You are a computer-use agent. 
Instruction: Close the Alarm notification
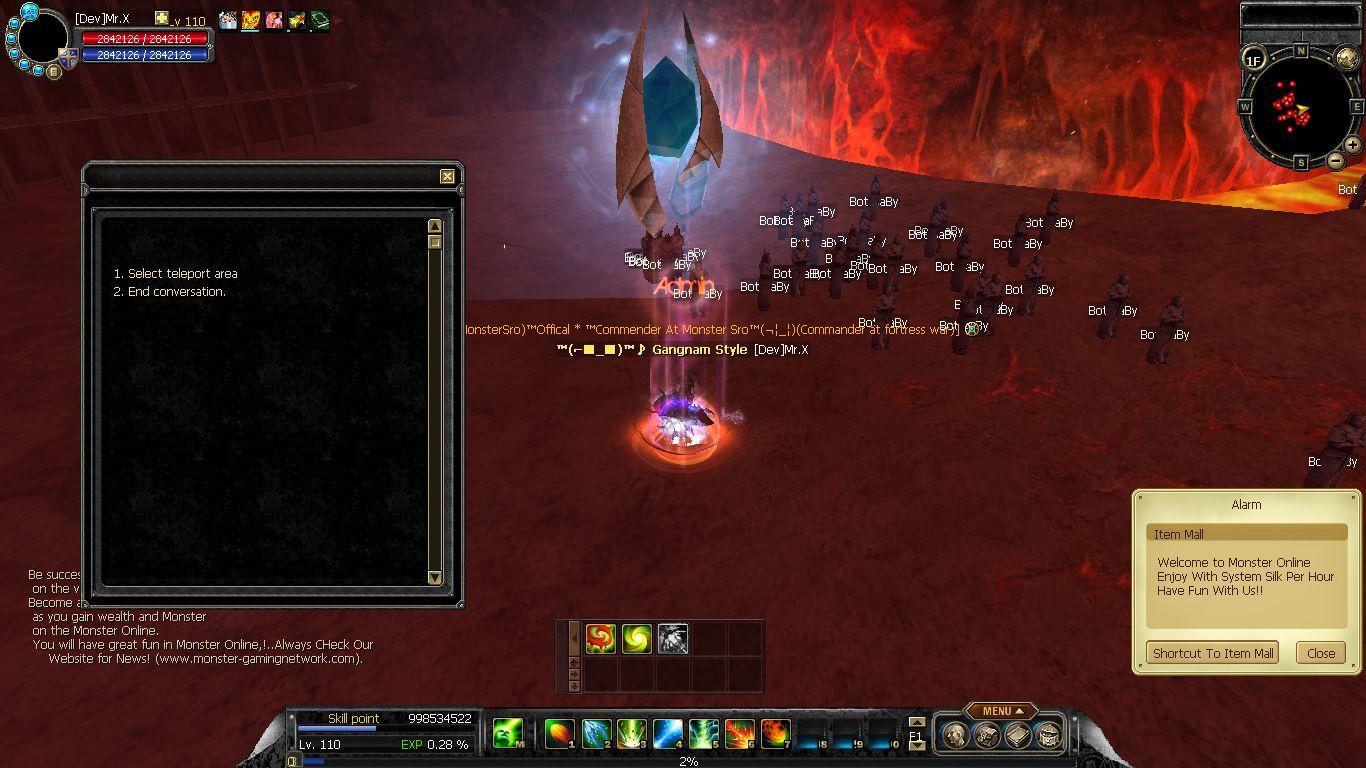1320,653
